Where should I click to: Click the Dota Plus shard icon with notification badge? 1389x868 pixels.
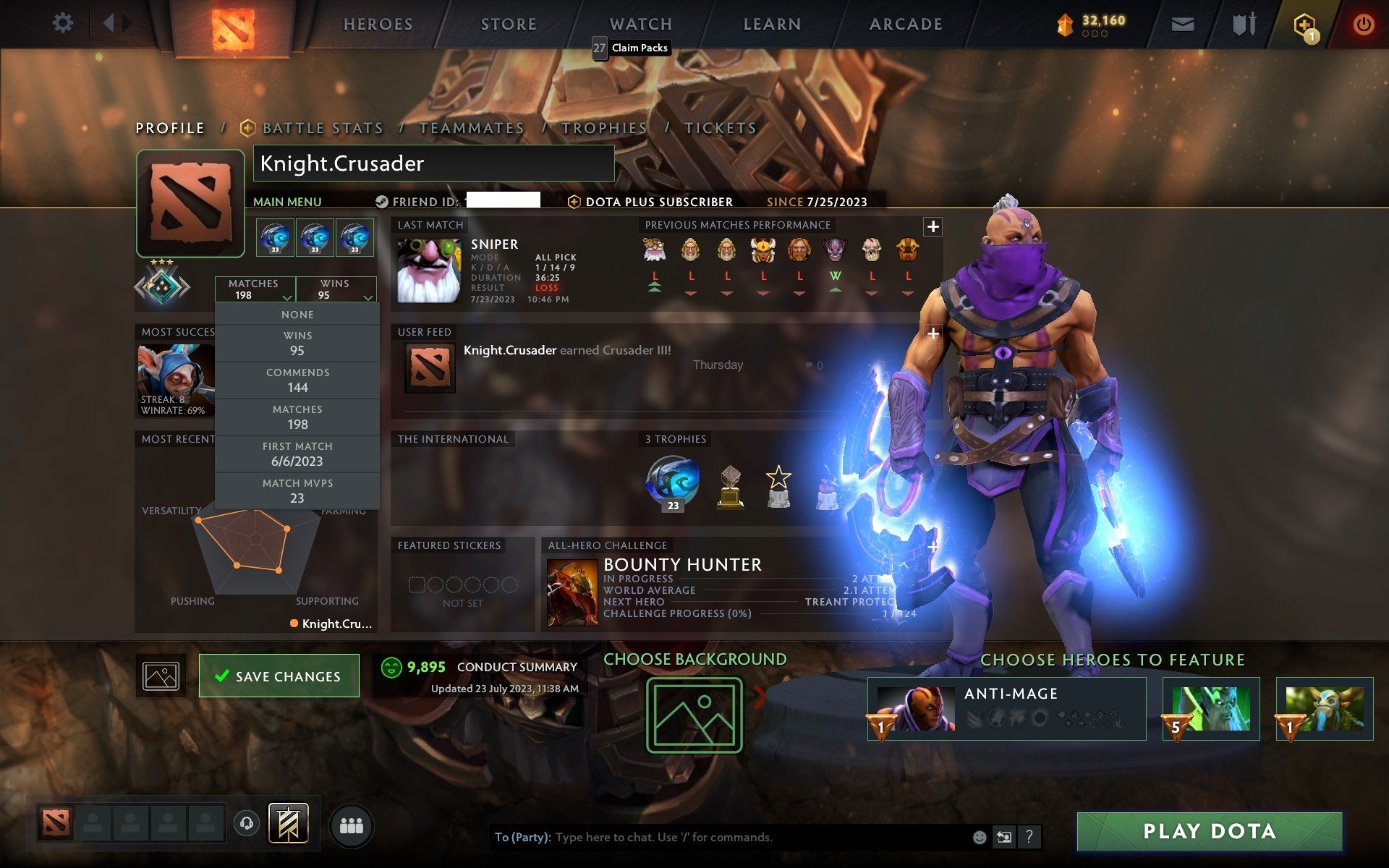point(1304,23)
